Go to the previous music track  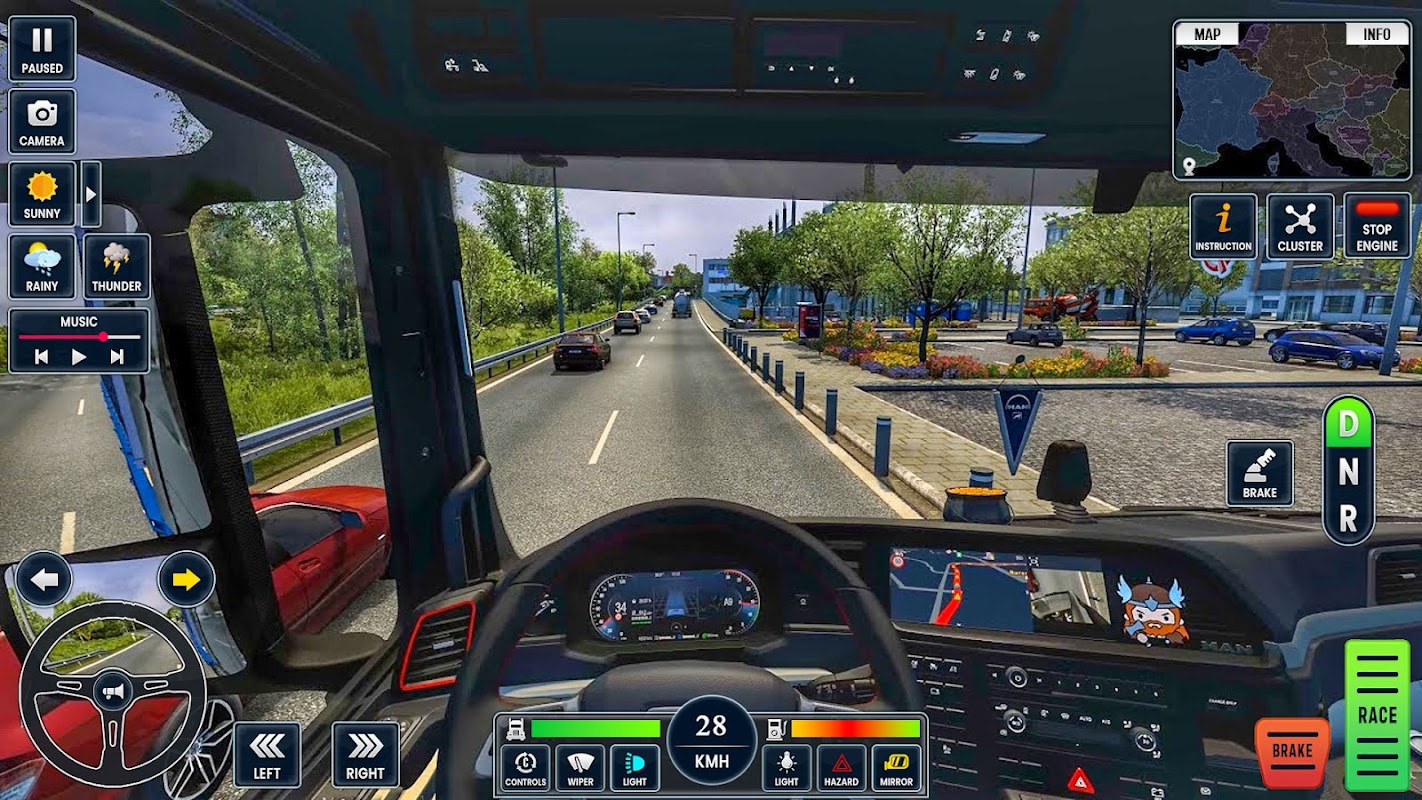[x=41, y=356]
